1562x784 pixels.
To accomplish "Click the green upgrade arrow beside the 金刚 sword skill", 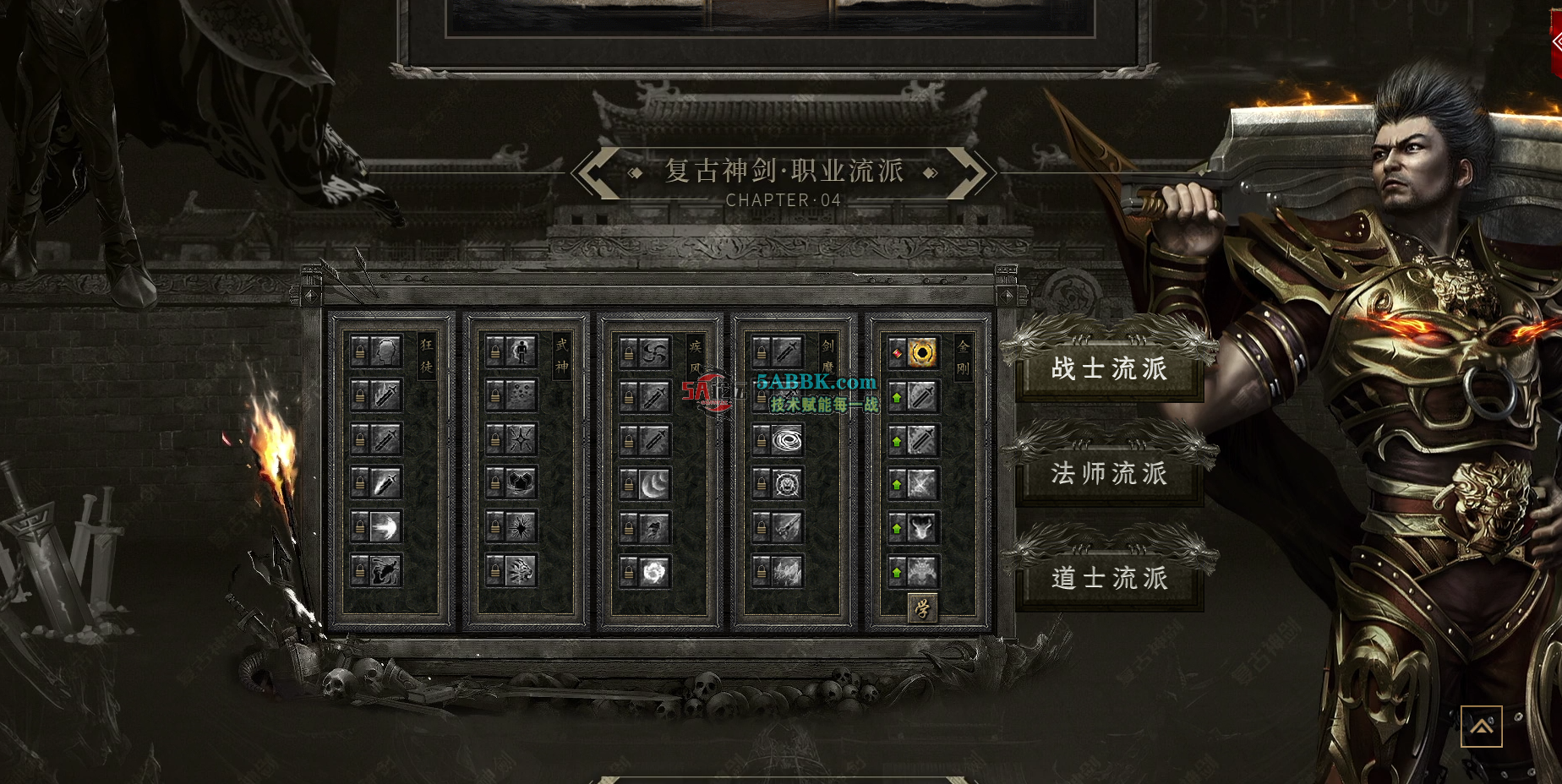I will [897, 396].
